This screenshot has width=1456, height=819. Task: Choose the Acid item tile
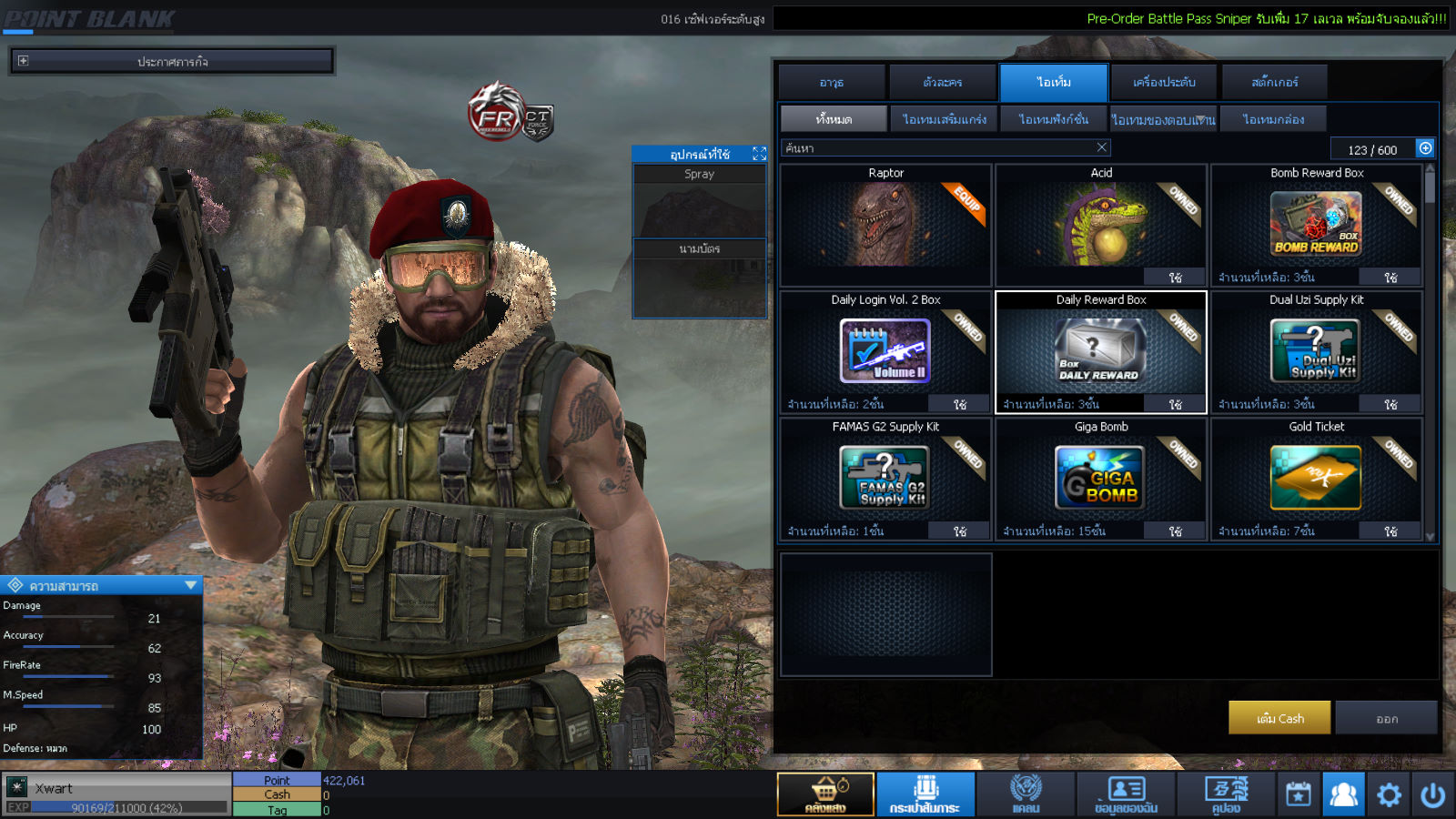1101,226
